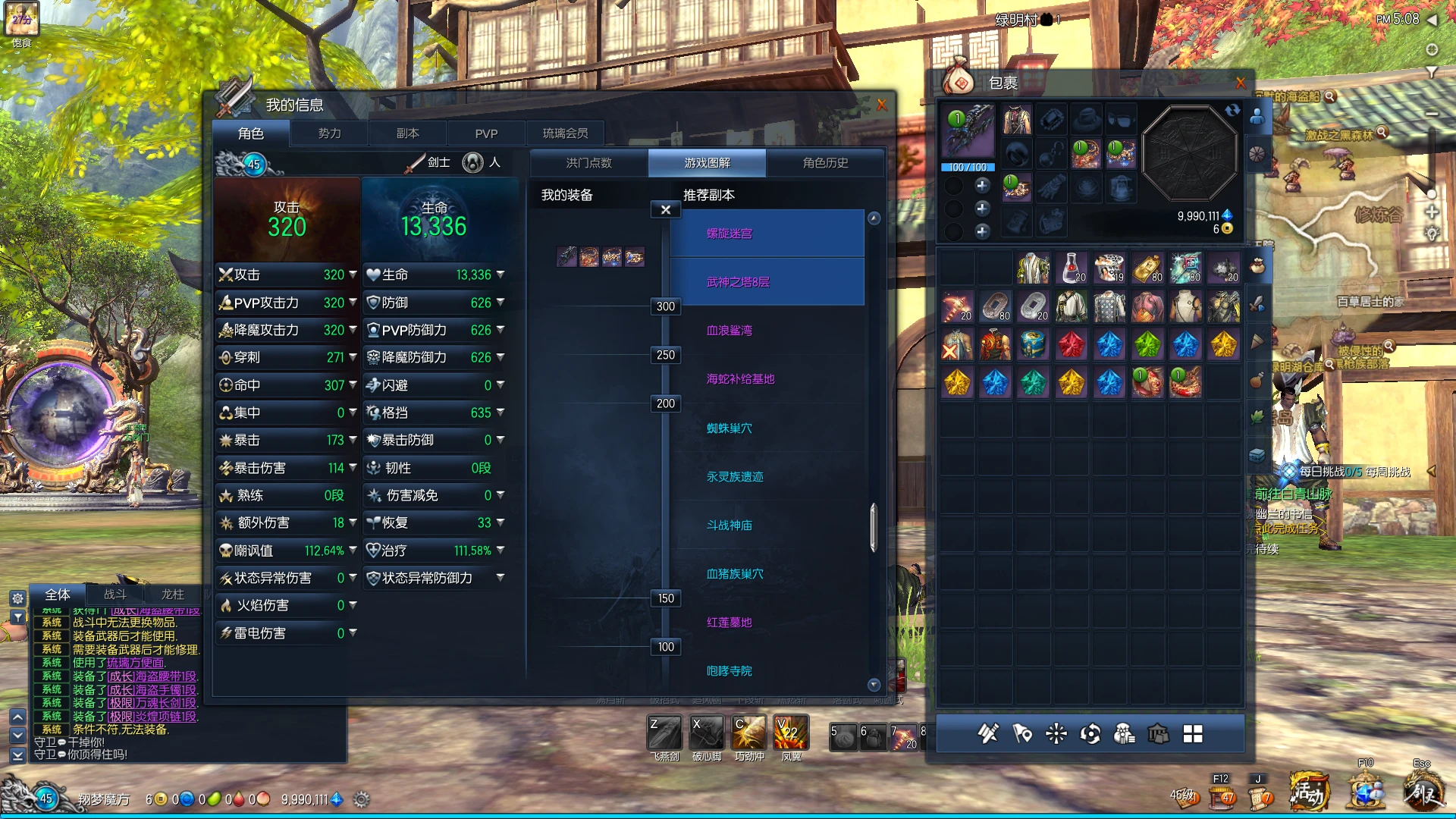Show the 洪门点数 sub-tab

(x=588, y=163)
